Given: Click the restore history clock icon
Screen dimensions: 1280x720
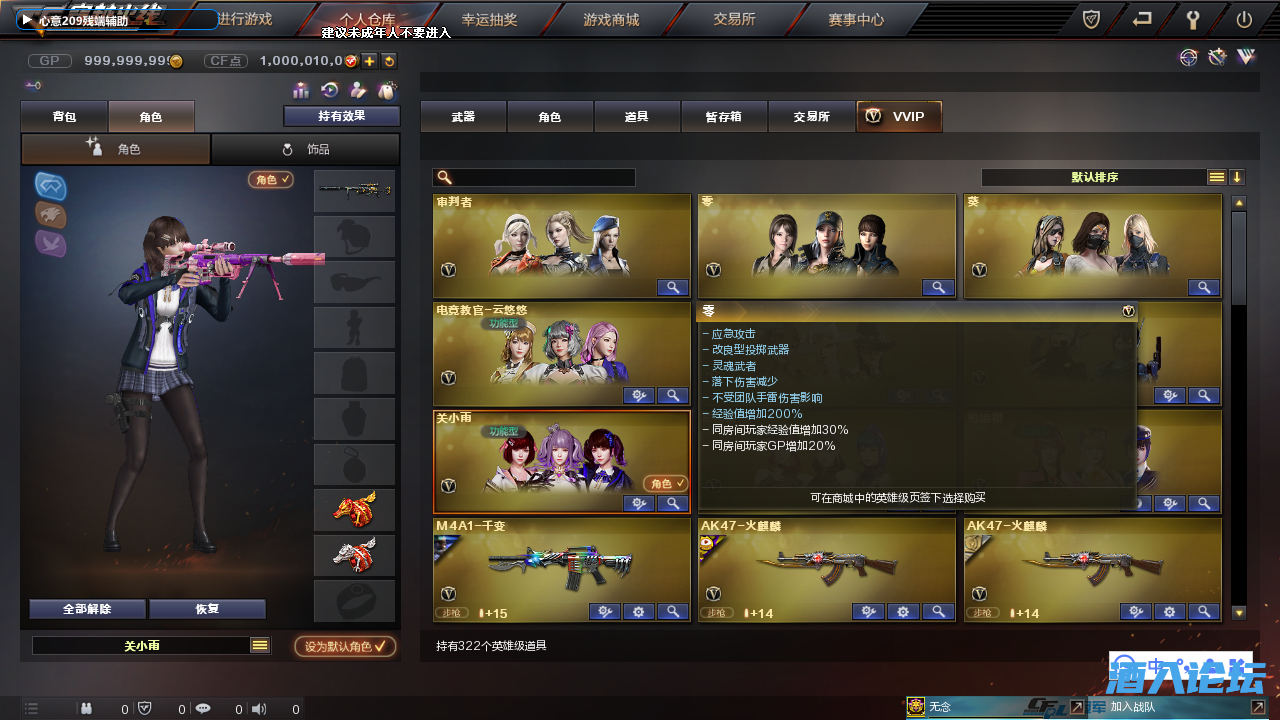Looking at the screenshot, I should click(329, 90).
